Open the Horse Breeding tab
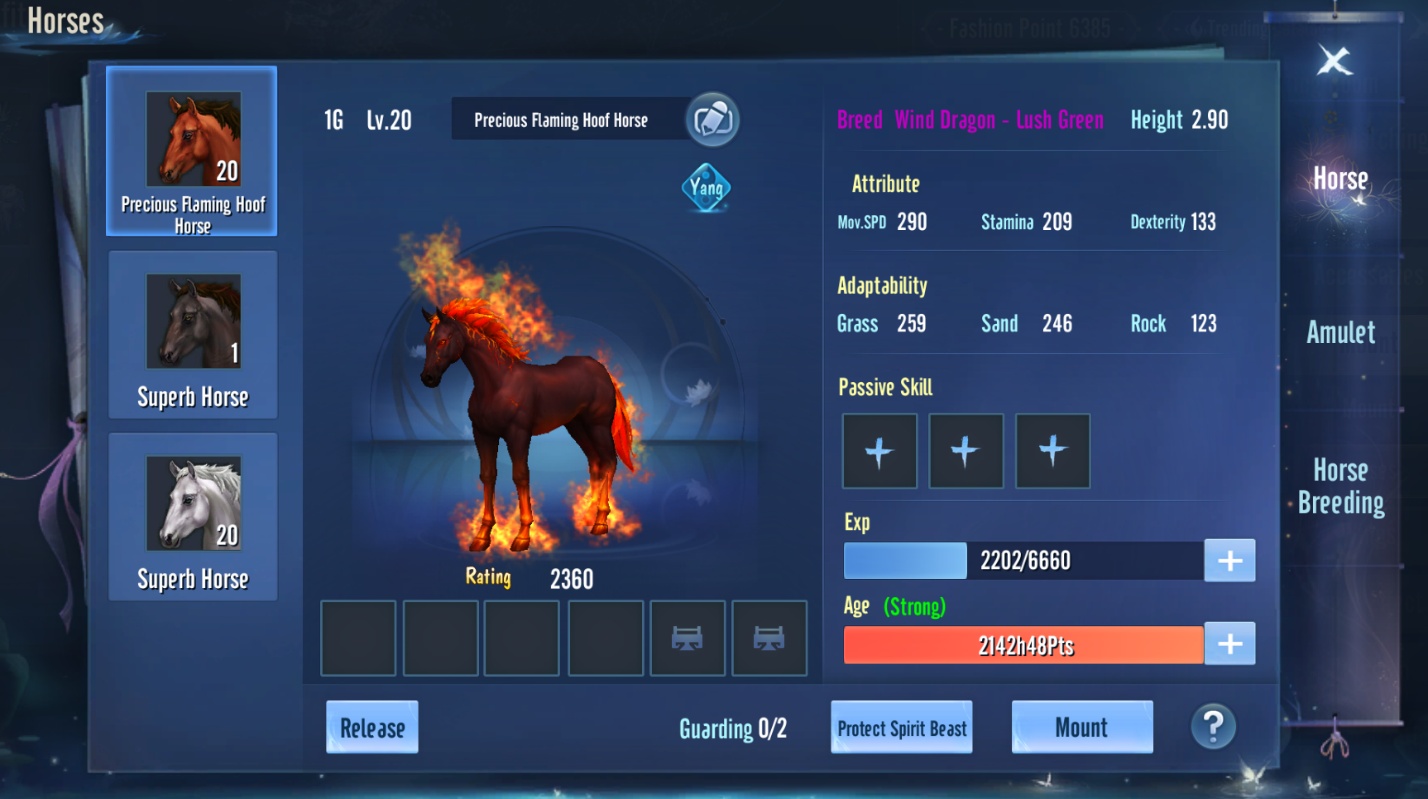Screen dimensions: 1428x799 1340,486
